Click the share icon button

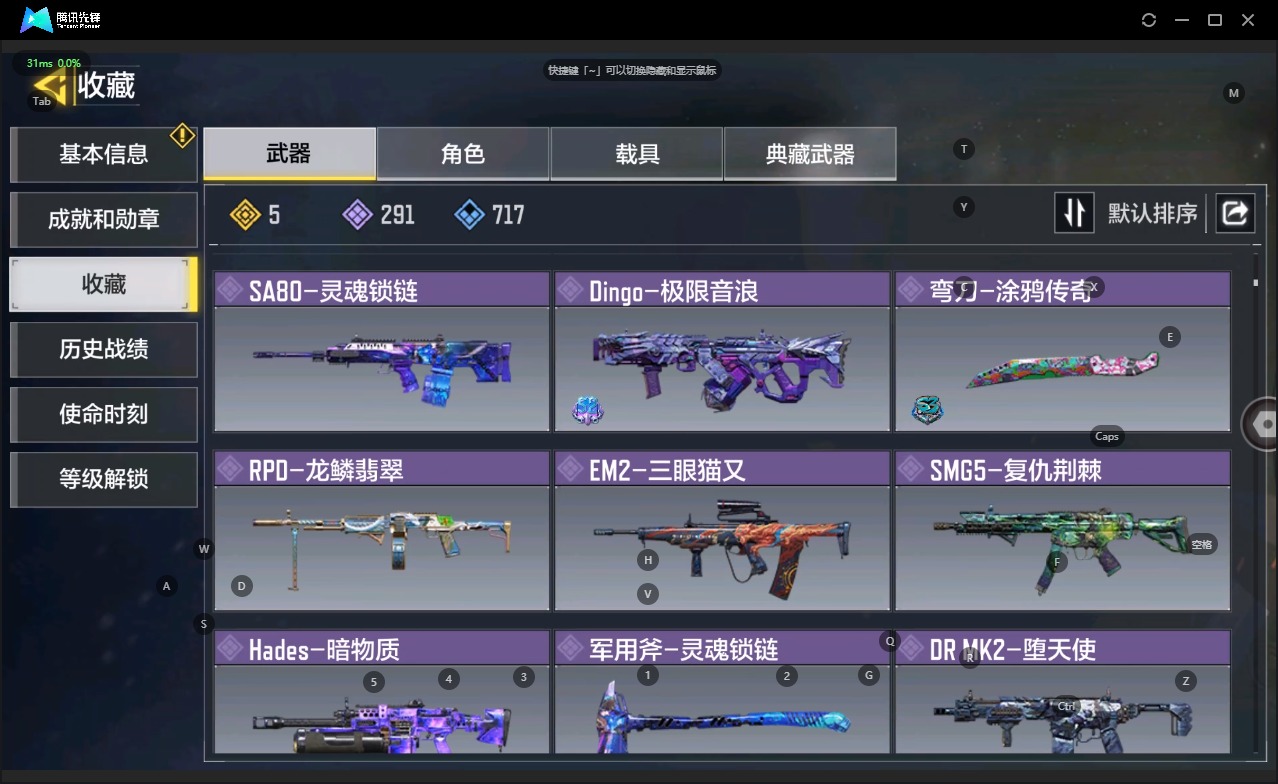[1235, 213]
